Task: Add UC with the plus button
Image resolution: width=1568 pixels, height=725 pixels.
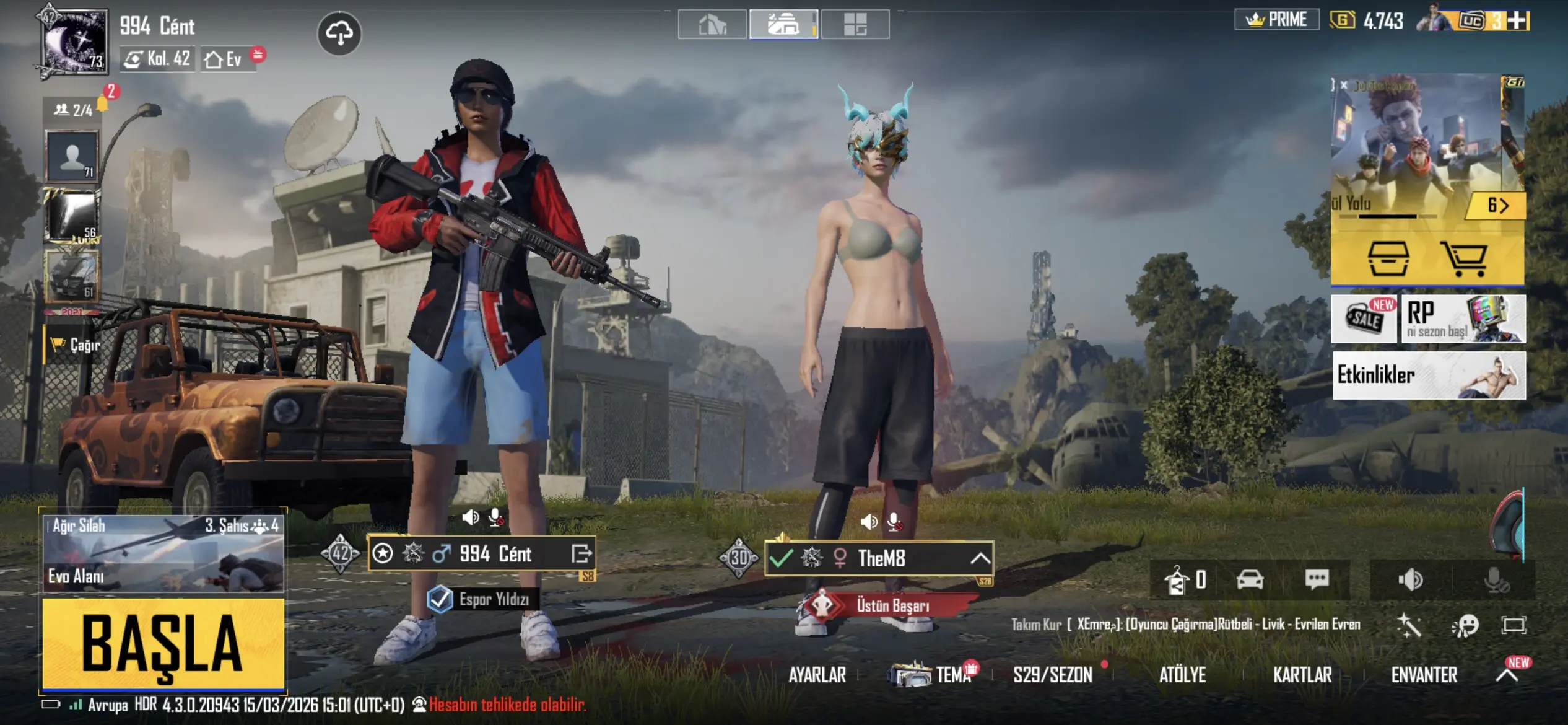Action: point(1517,20)
